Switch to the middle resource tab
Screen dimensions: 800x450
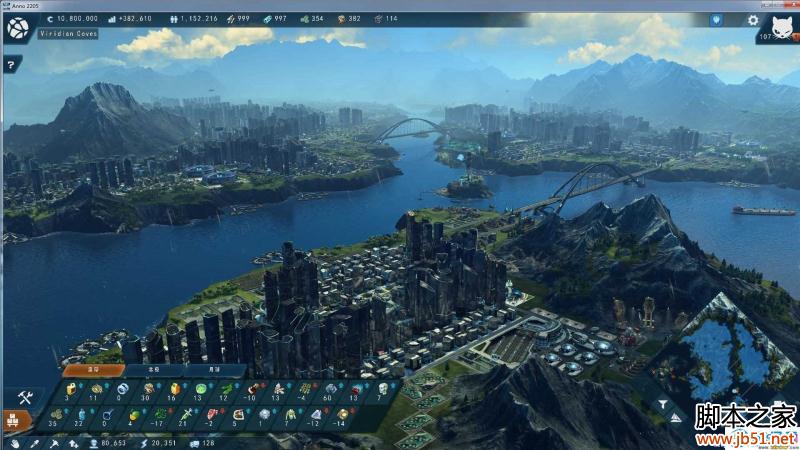point(152,369)
